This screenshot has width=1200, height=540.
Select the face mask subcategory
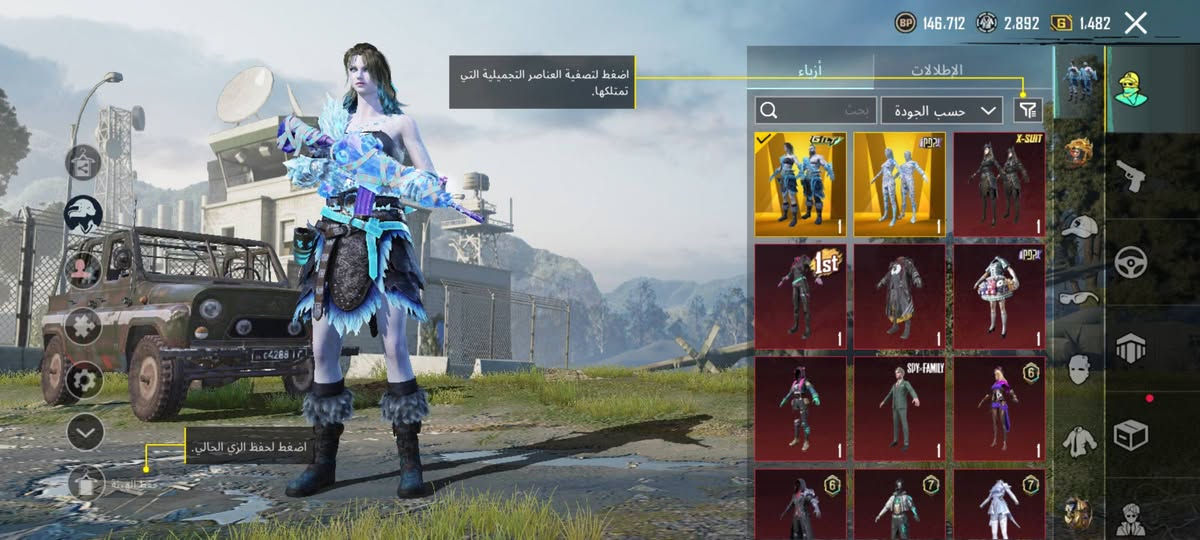[1079, 369]
